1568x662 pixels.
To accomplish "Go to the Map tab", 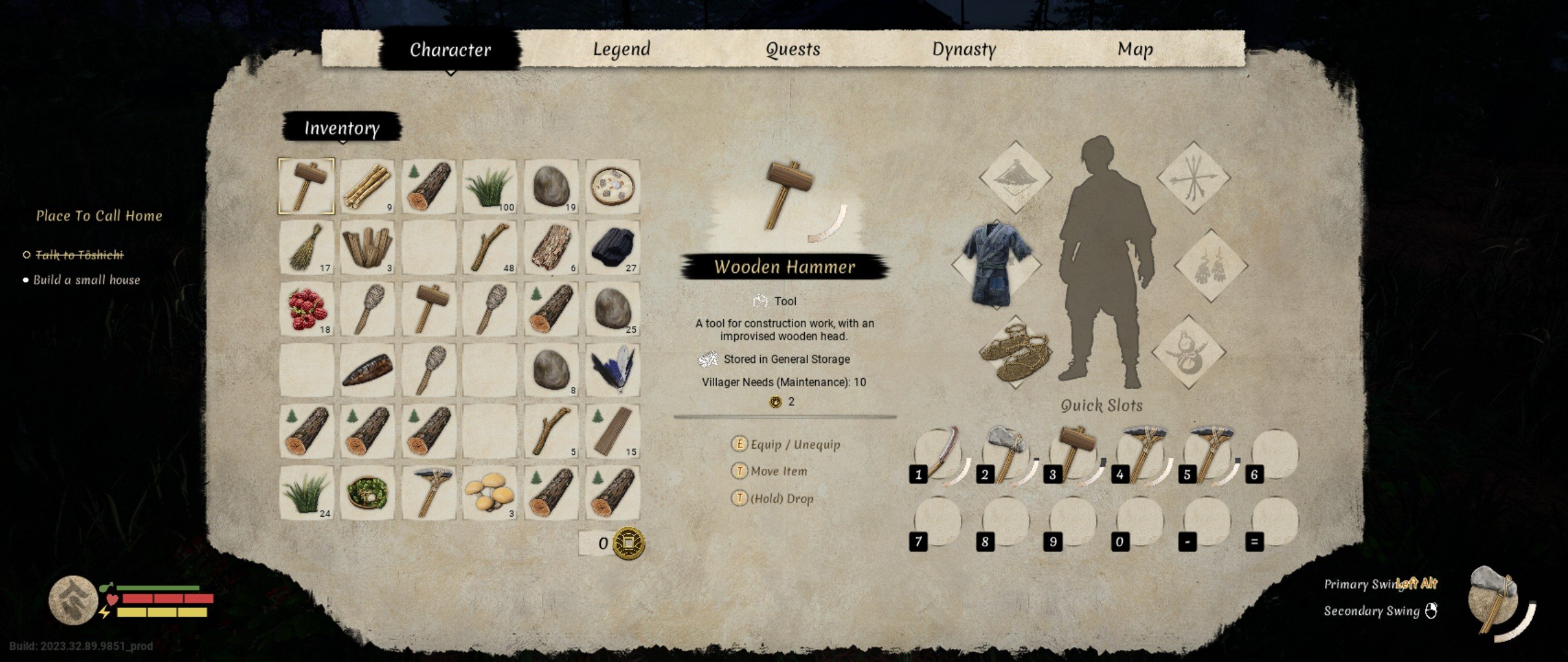I will tap(1135, 49).
